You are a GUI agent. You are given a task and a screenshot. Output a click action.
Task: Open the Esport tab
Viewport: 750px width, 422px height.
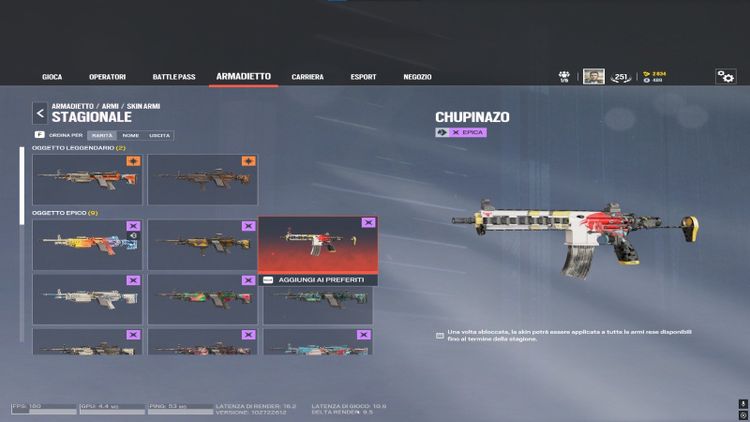364,77
